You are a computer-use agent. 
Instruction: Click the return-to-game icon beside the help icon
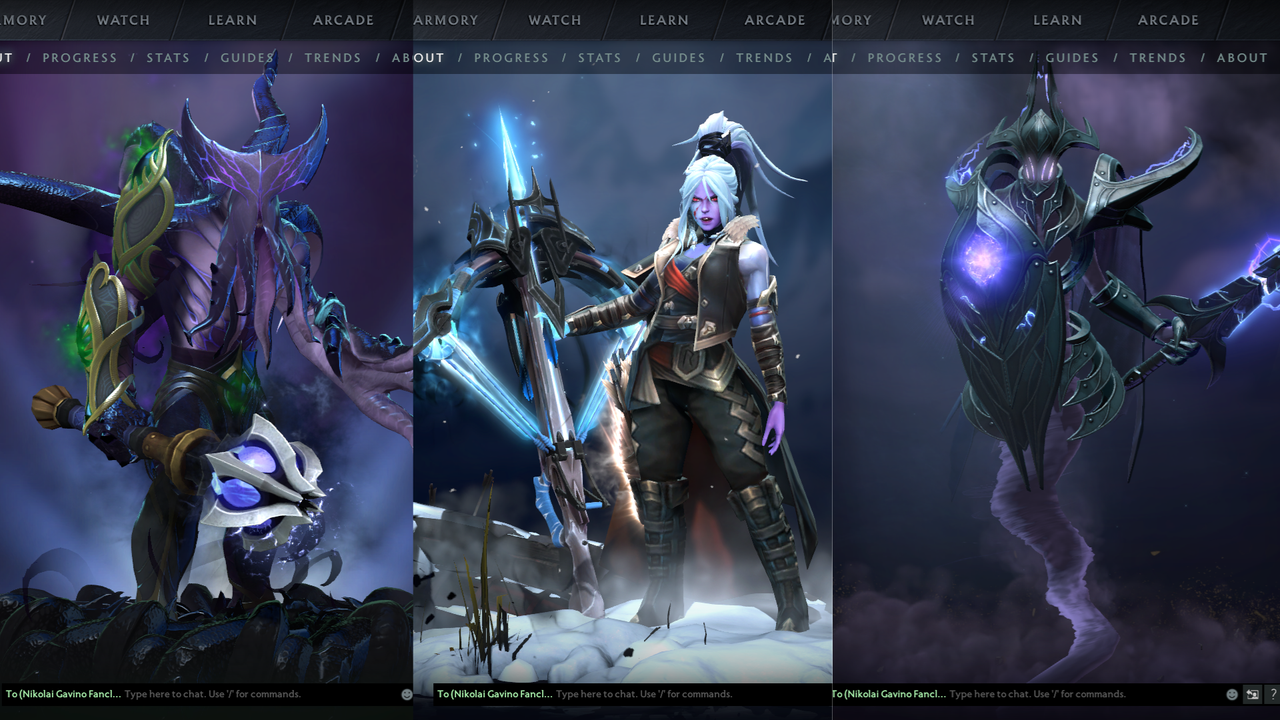click(1251, 693)
